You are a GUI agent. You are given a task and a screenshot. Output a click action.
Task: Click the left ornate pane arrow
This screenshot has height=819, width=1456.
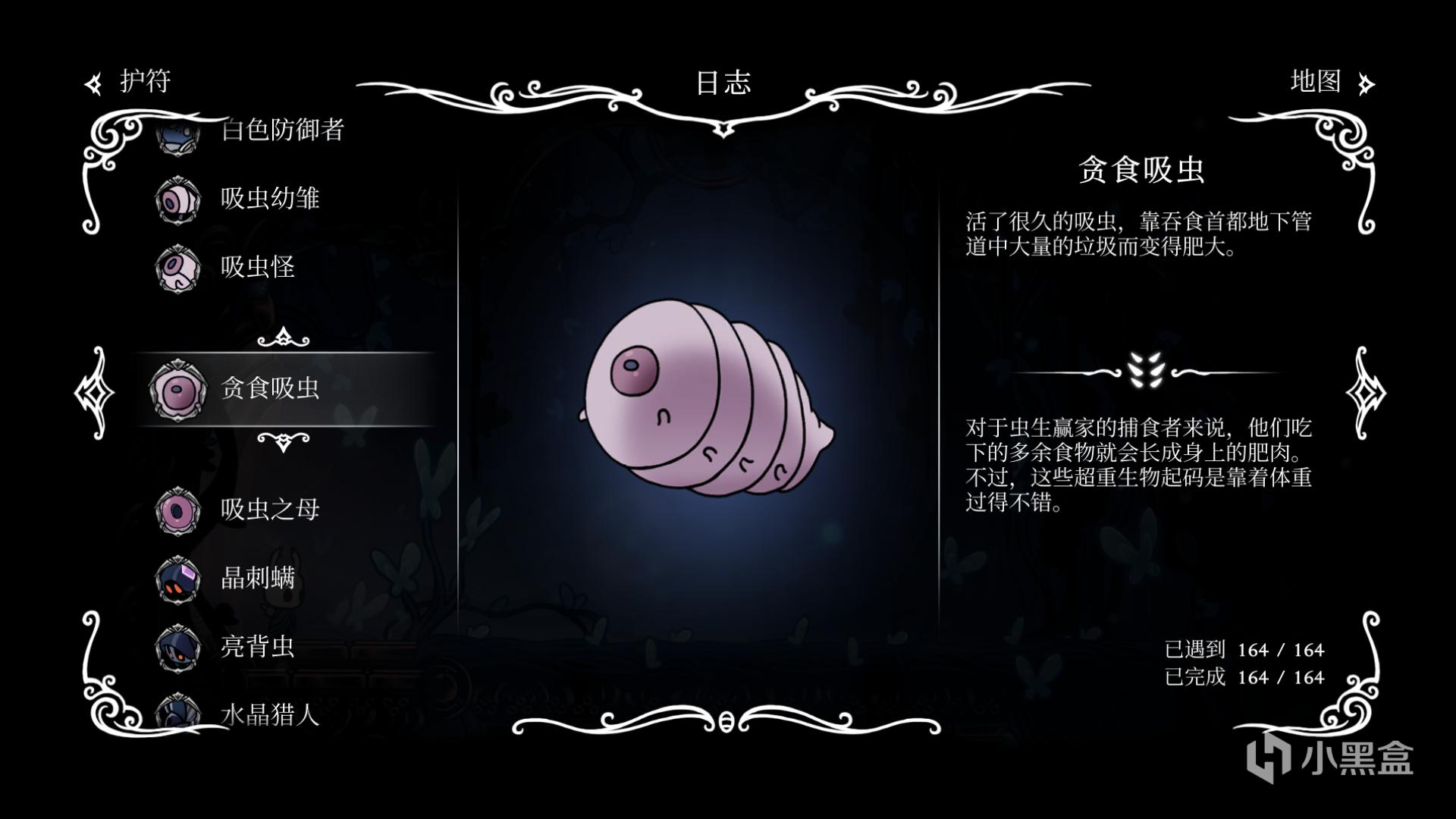(x=94, y=392)
